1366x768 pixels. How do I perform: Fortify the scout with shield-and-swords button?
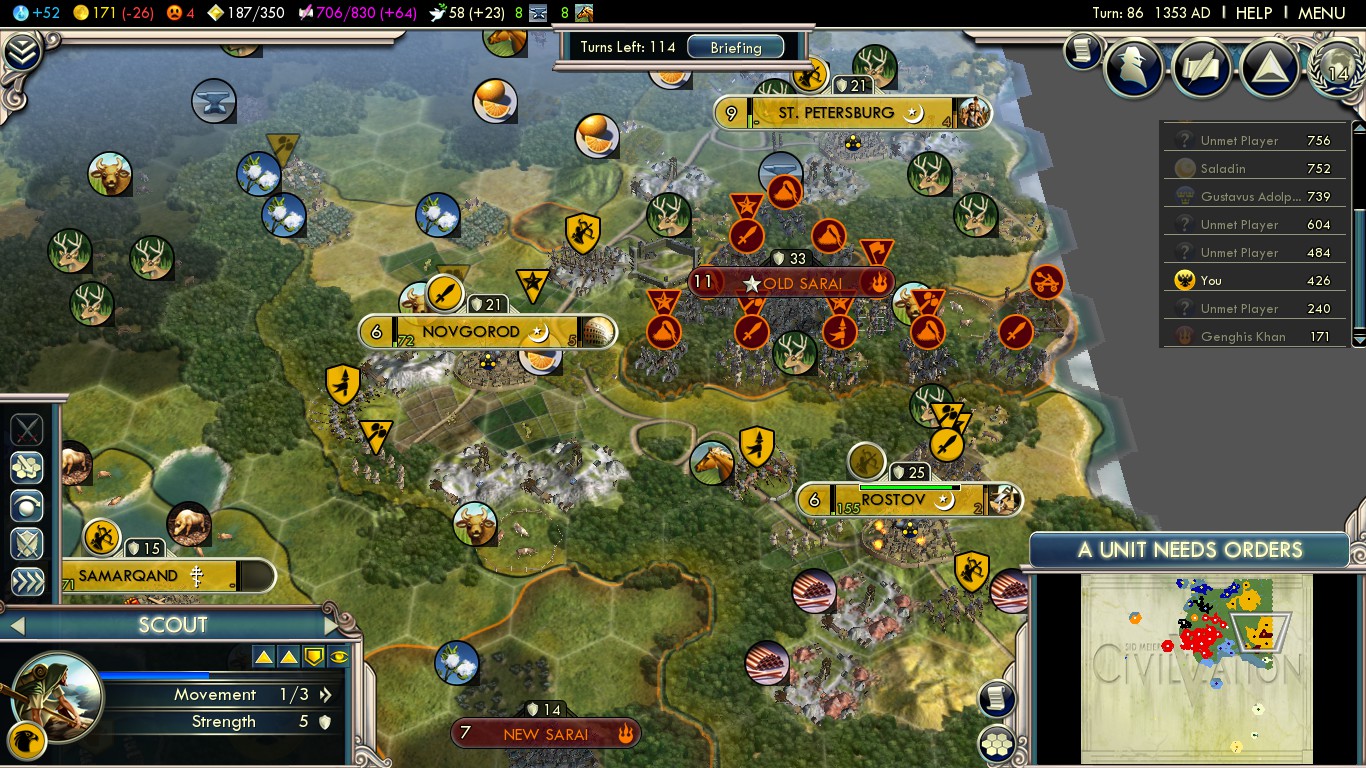27,543
